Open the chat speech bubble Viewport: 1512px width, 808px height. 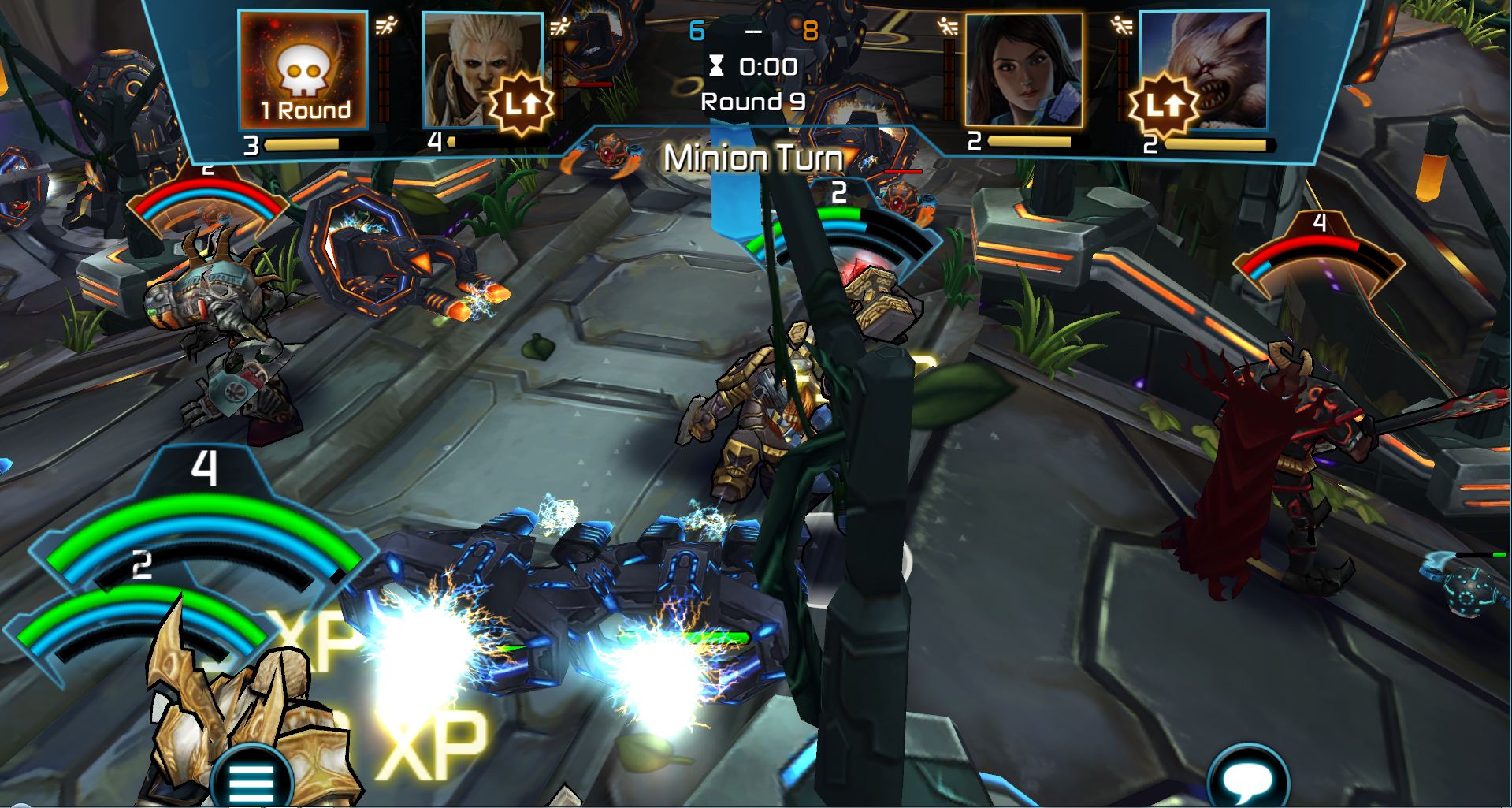pyautogui.click(x=1247, y=780)
